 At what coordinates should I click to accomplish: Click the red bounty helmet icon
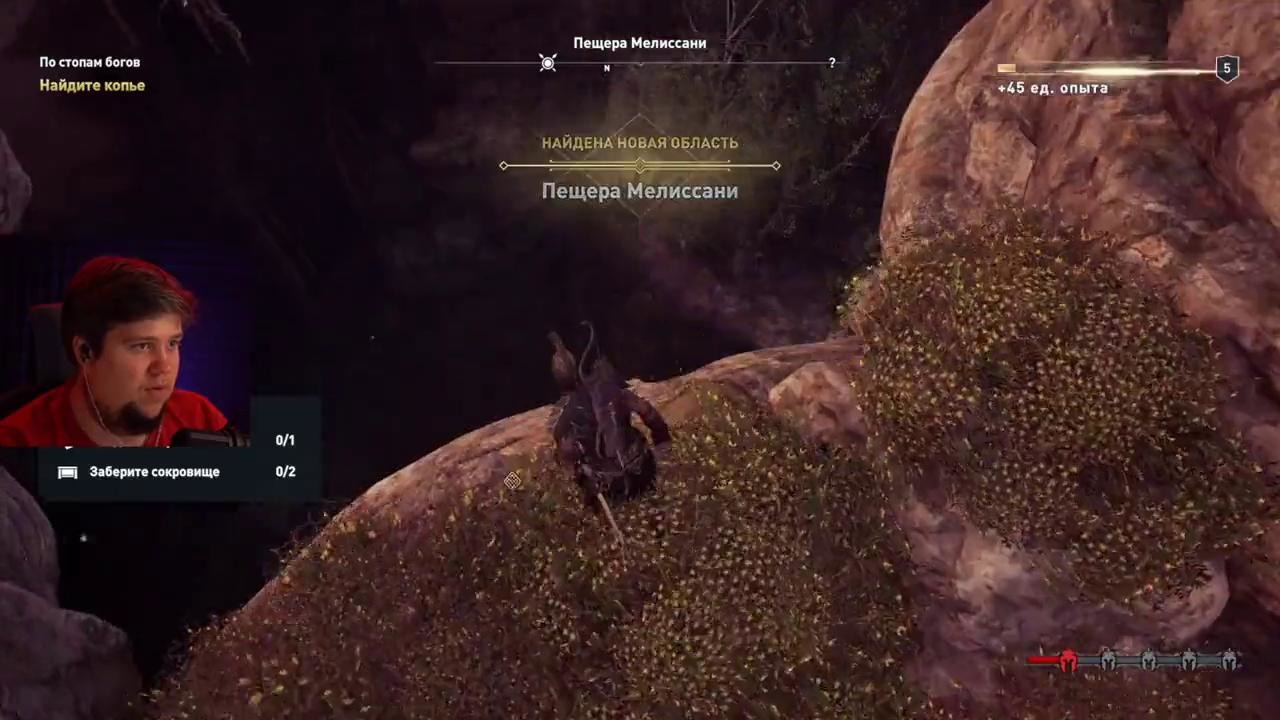coord(1068,660)
